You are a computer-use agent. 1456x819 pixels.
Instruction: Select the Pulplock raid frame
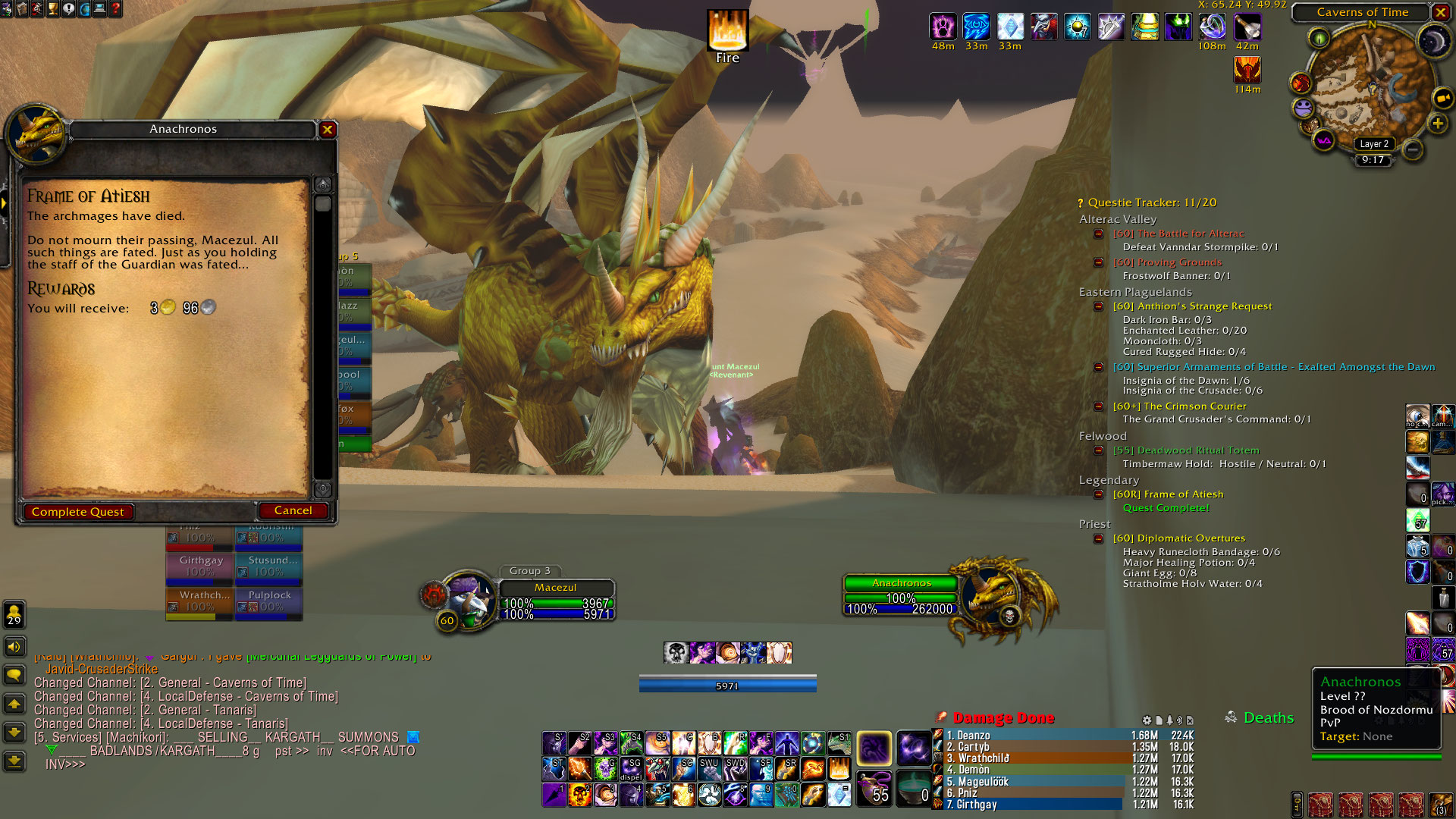[269, 601]
